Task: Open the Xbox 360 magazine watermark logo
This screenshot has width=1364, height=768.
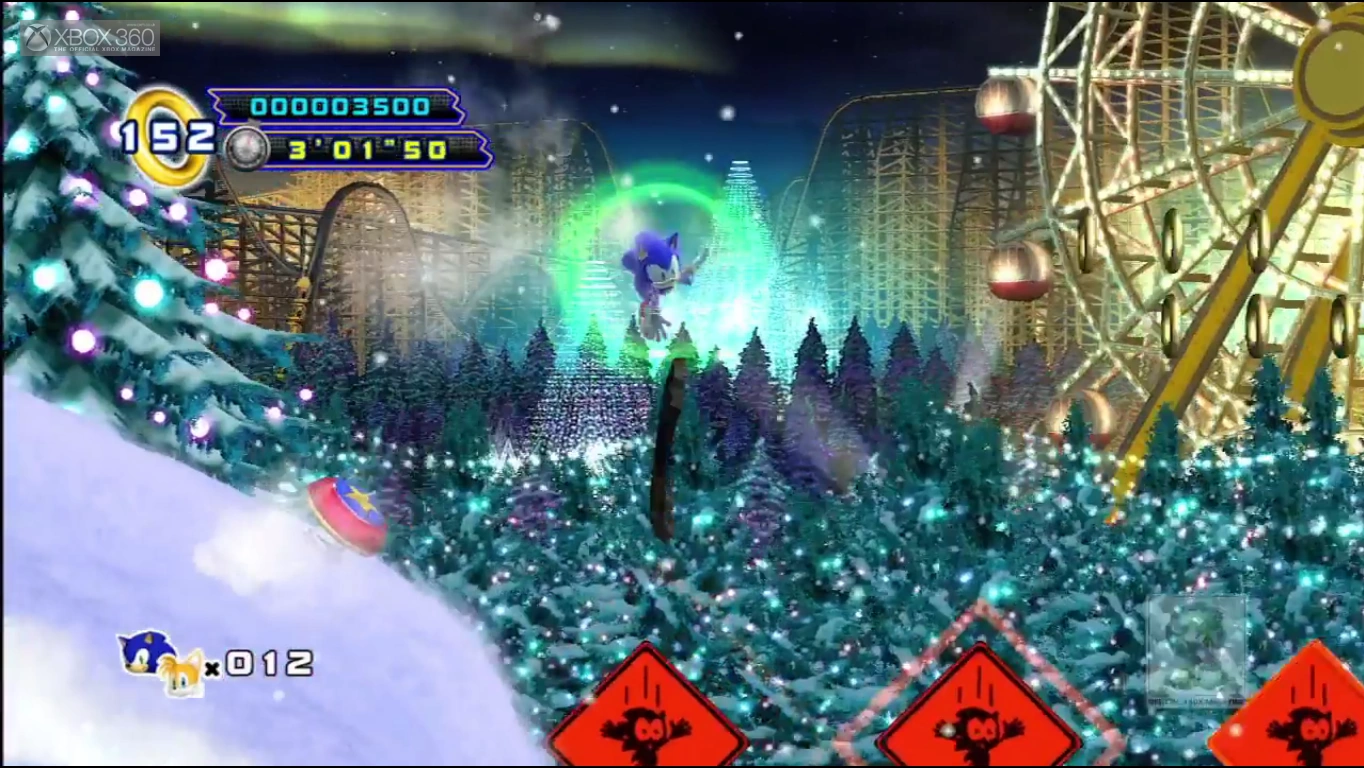Action: pyautogui.click(x=90, y=38)
